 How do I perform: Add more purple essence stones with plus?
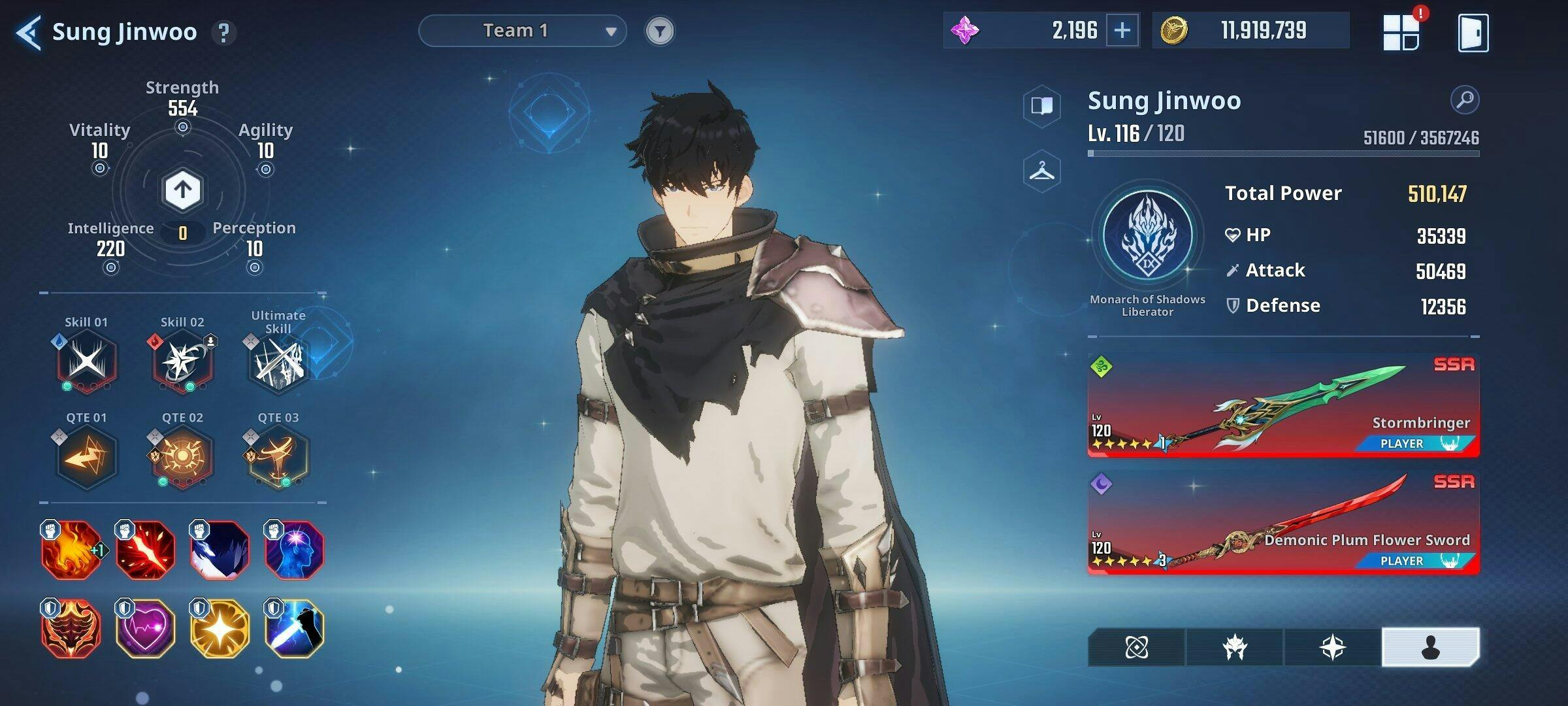coord(1122,30)
